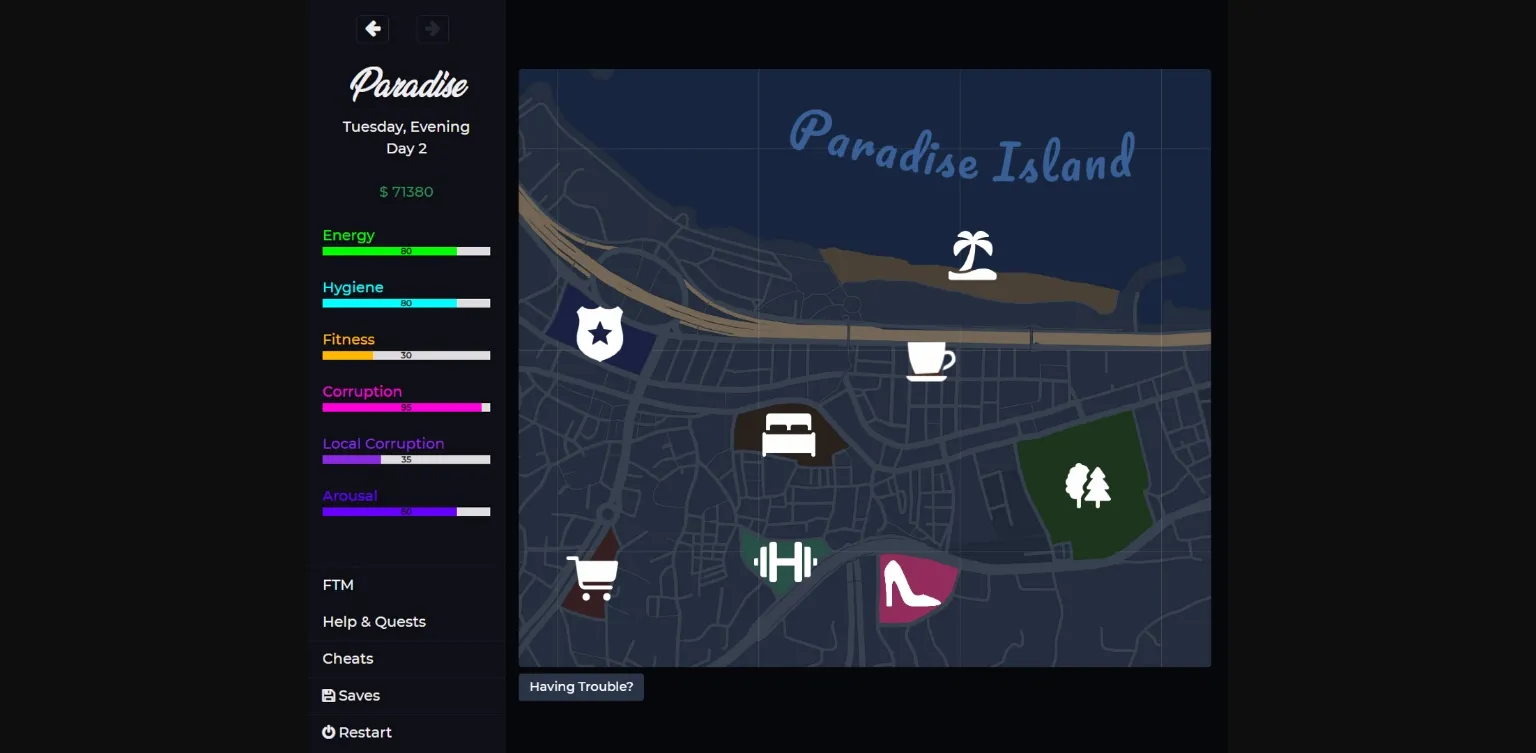The image size is (1536, 753).
Task: Click the floppy disk save icon
Action: tap(328, 695)
